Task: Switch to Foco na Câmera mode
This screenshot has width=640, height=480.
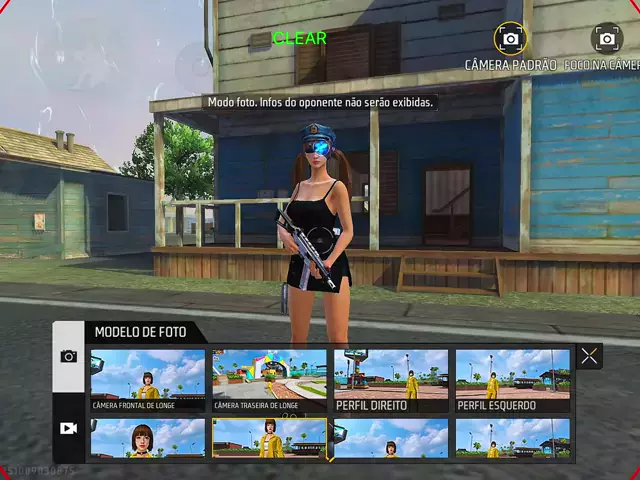Action: pyautogui.click(x=607, y=39)
